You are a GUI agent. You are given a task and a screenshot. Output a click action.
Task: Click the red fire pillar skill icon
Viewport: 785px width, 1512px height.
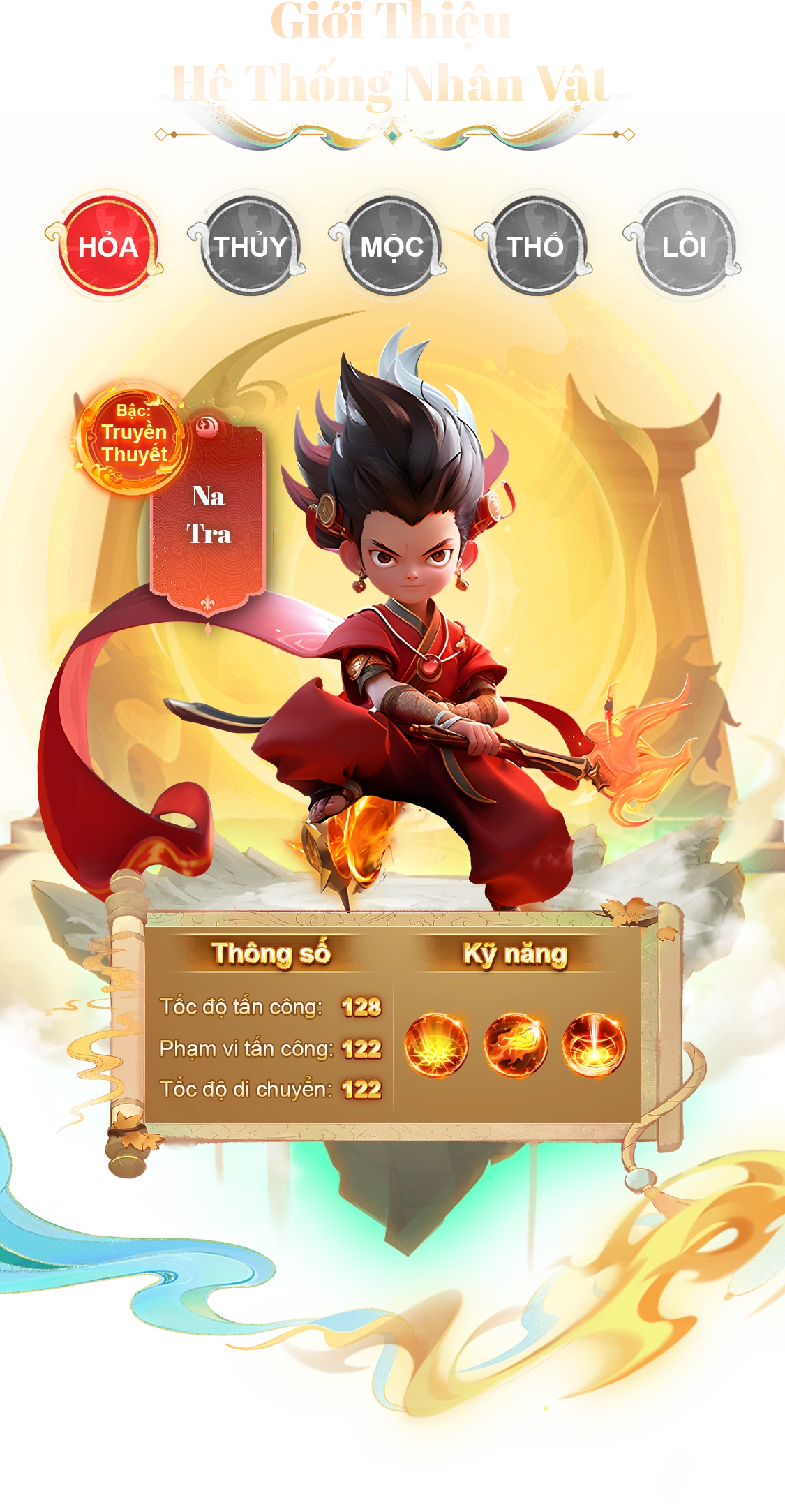tap(595, 1045)
